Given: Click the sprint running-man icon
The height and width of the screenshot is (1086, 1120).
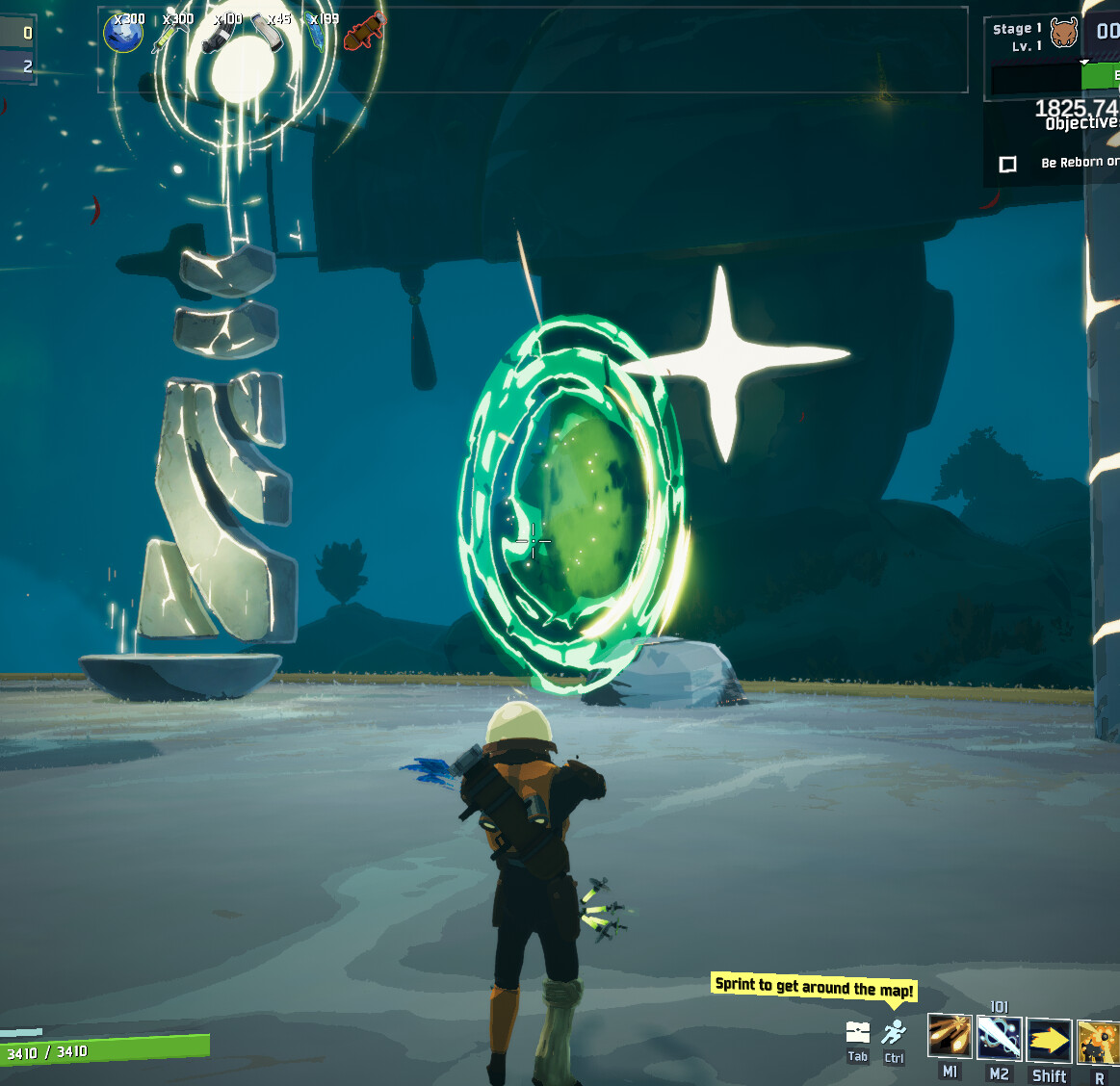Looking at the screenshot, I should (894, 1033).
